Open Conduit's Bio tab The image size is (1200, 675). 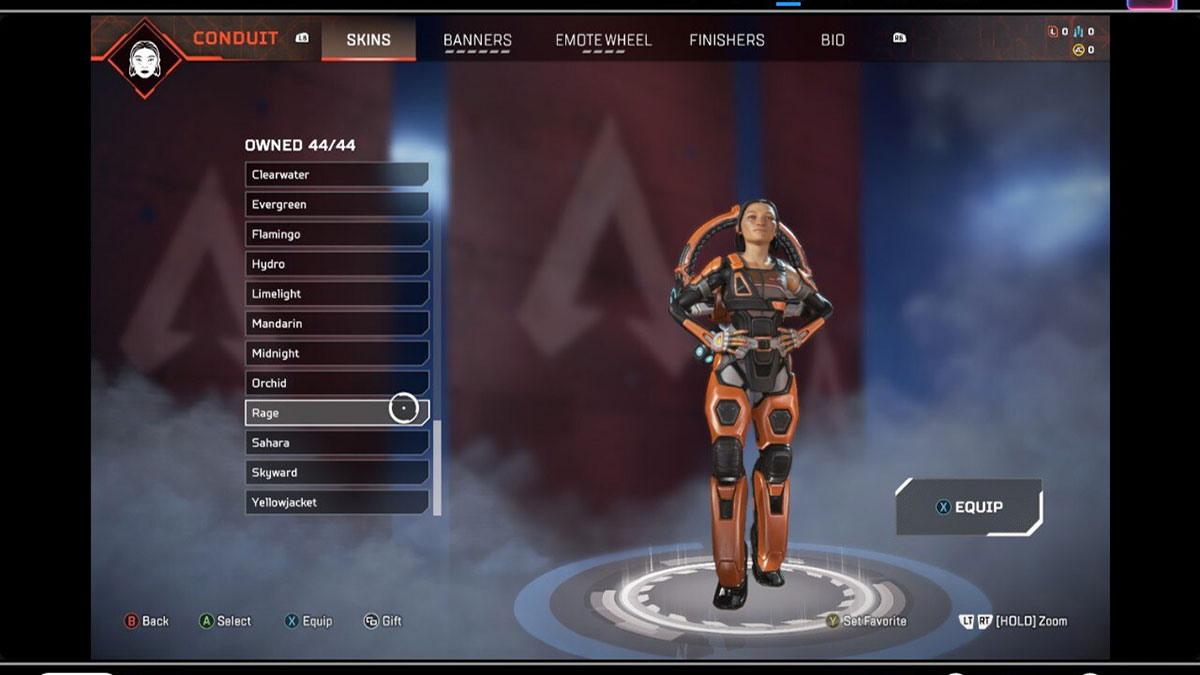pyautogui.click(x=832, y=40)
